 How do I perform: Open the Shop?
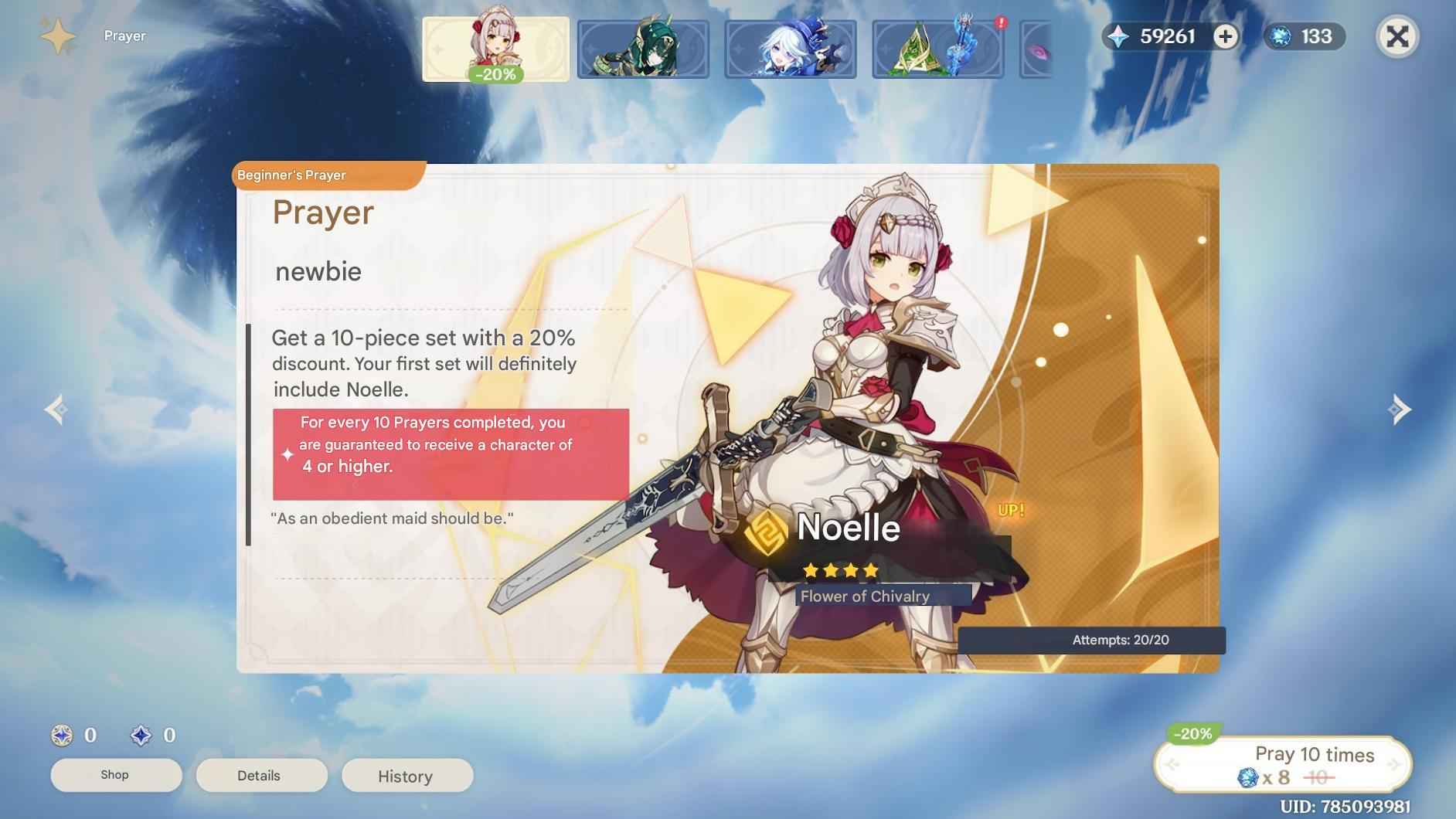tap(116, 775)
